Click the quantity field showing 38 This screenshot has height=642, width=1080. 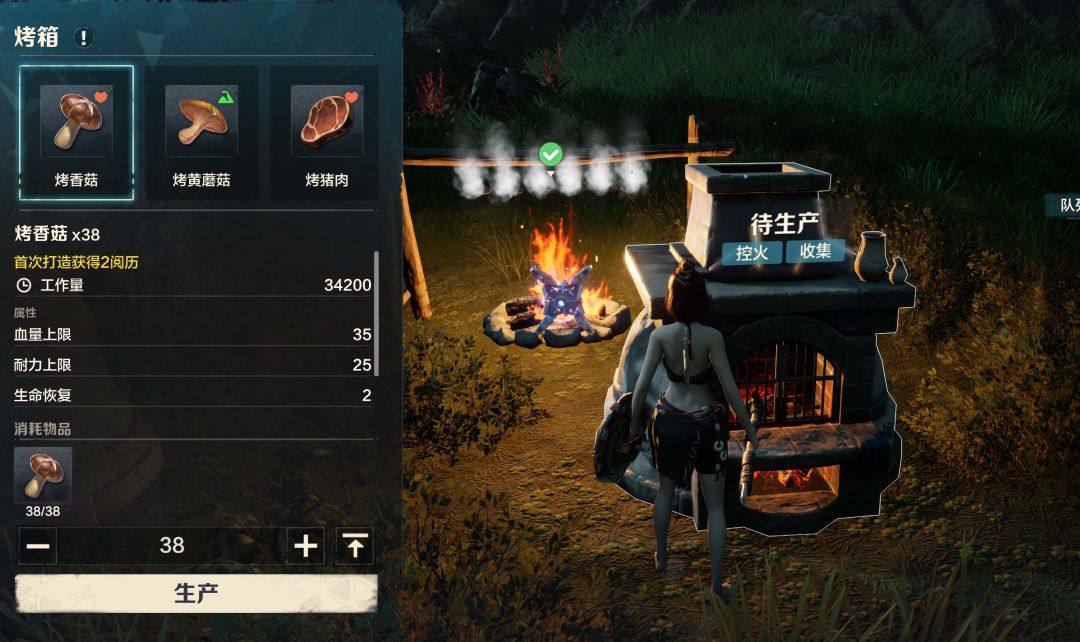point(172,546)
